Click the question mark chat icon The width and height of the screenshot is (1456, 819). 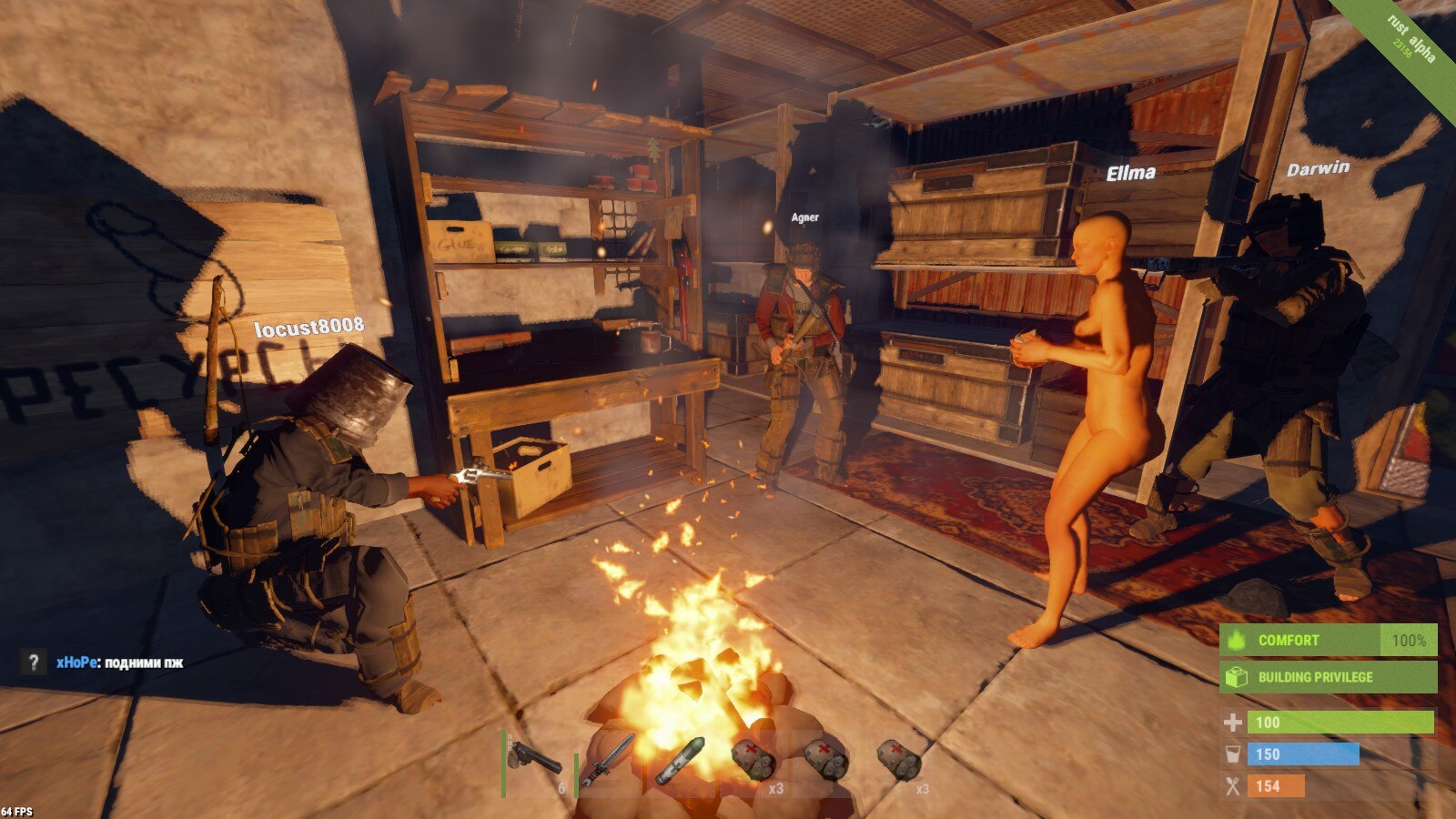34,662
